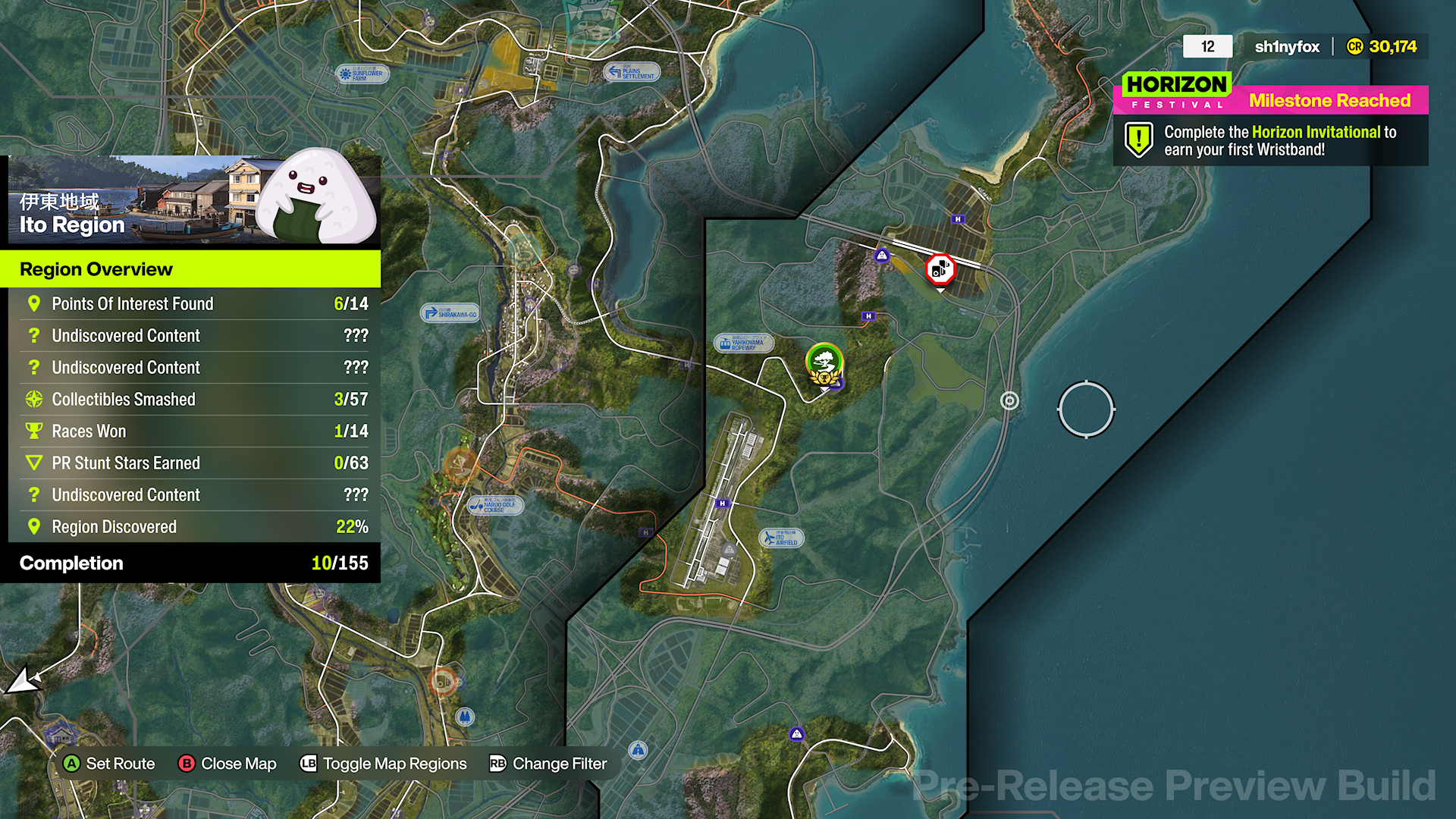Screen dimensions: 1456x819
Task: Open the Horizon Invitational milestone banner
Action: 1269,140
